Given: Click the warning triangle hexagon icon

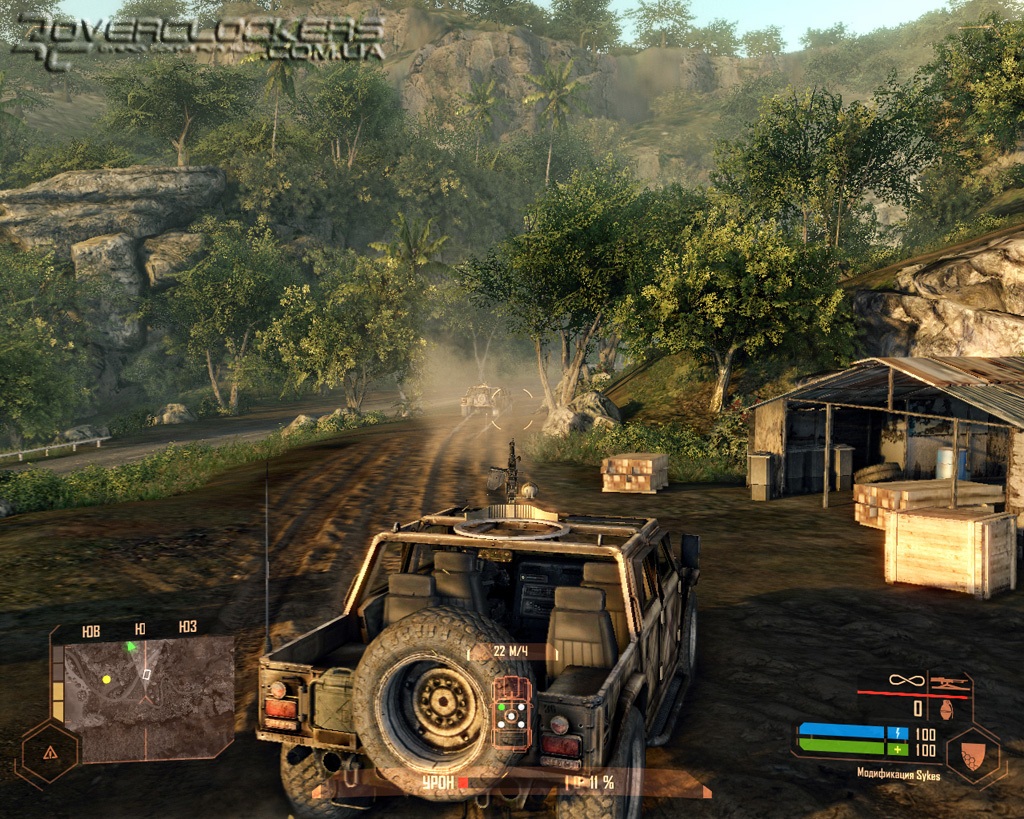Looking at the screenshot, I should pyautogui.click(x=47, y=752).
